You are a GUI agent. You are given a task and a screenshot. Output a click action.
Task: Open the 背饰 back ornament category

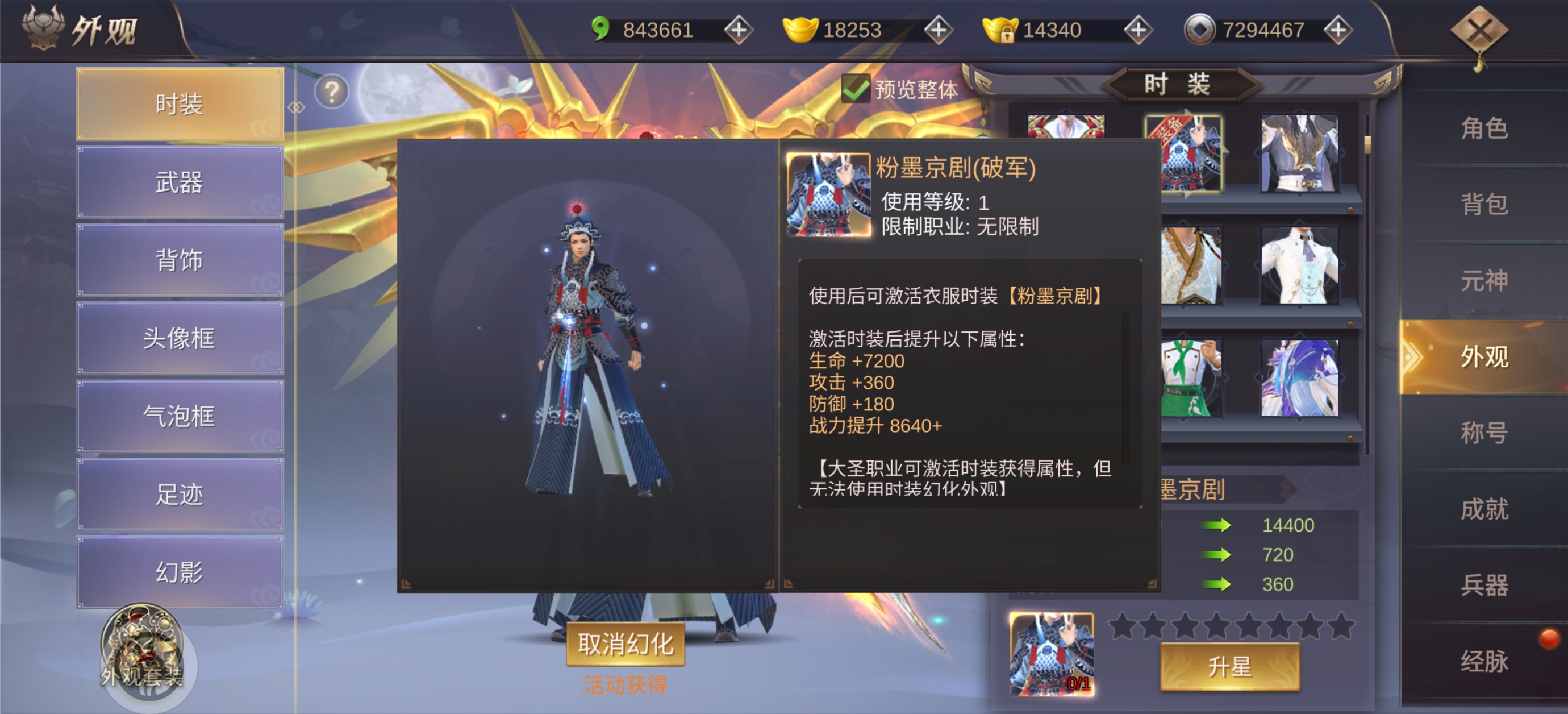tap(180, 260)
